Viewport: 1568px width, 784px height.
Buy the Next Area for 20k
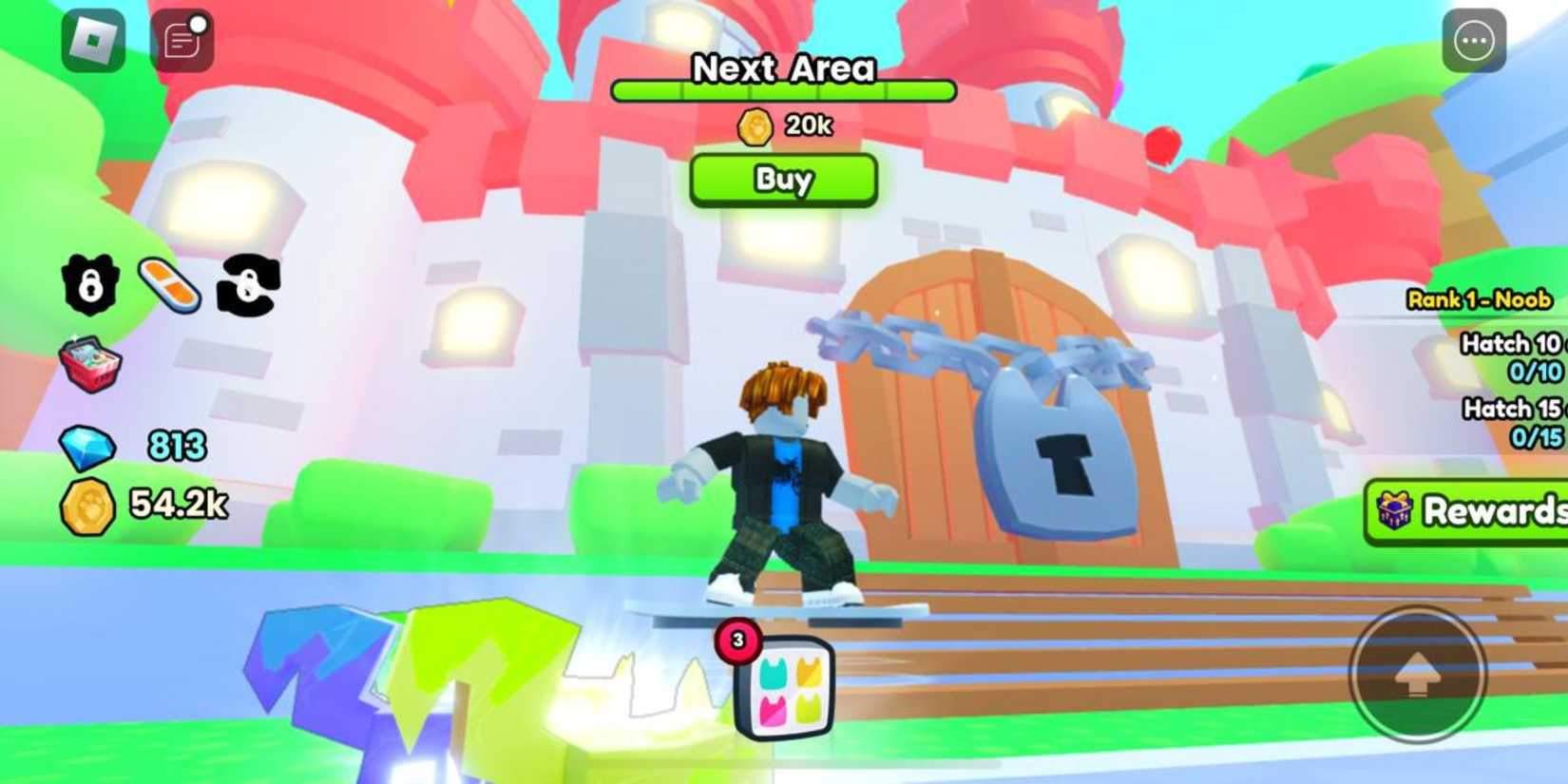point(781,180)
